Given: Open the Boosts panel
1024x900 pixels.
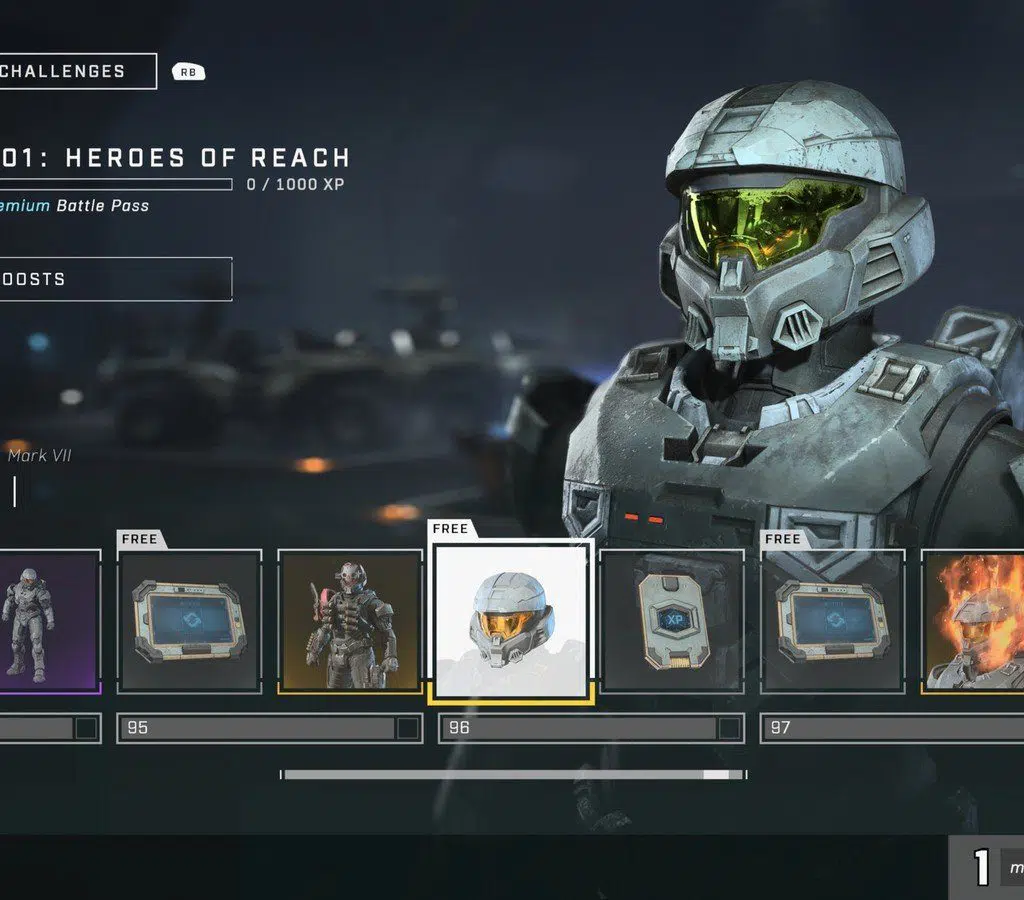Looking at the screenshot, I should 114,279.
